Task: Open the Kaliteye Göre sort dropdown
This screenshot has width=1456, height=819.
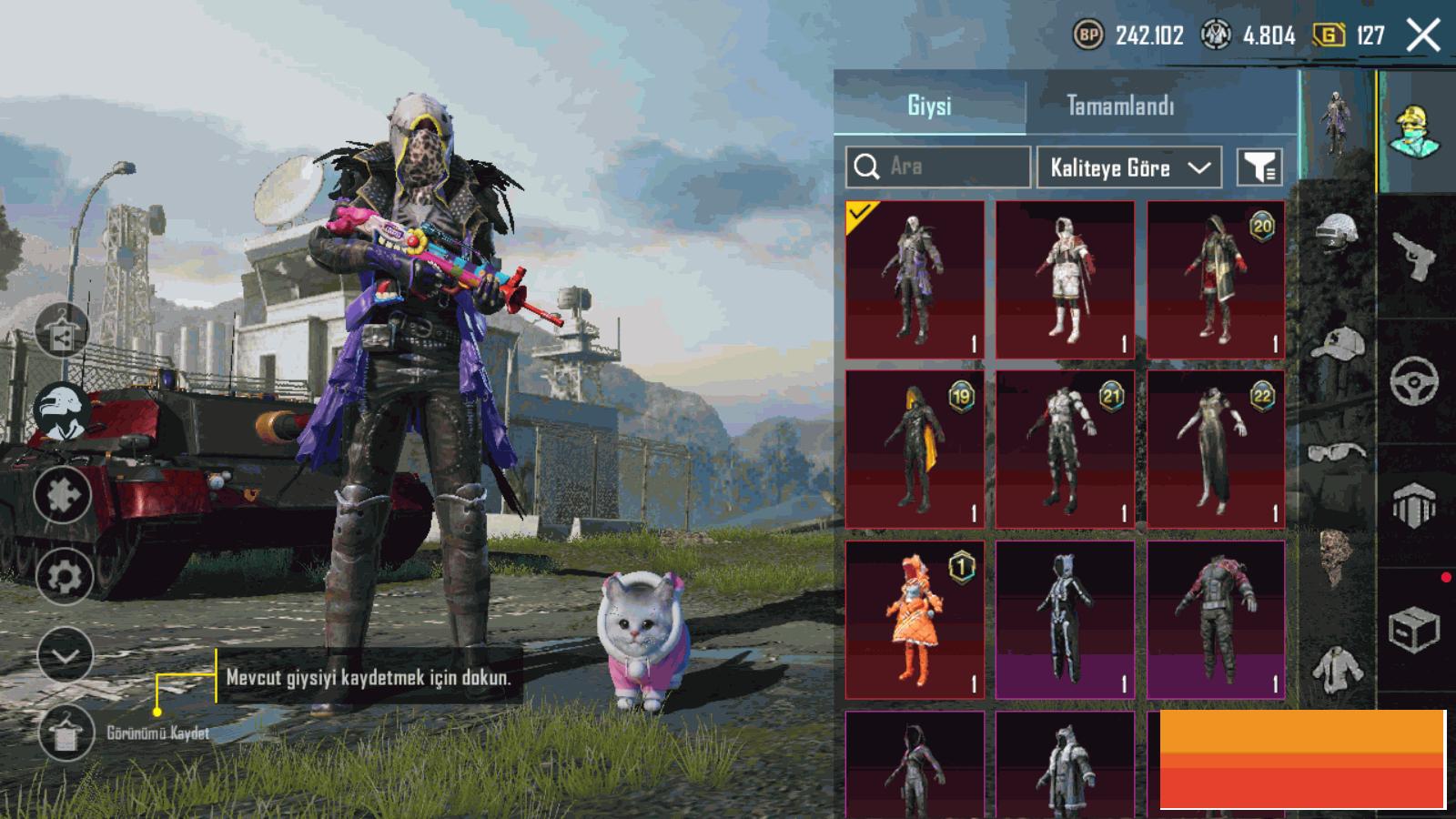Action: coord(1128,167)
